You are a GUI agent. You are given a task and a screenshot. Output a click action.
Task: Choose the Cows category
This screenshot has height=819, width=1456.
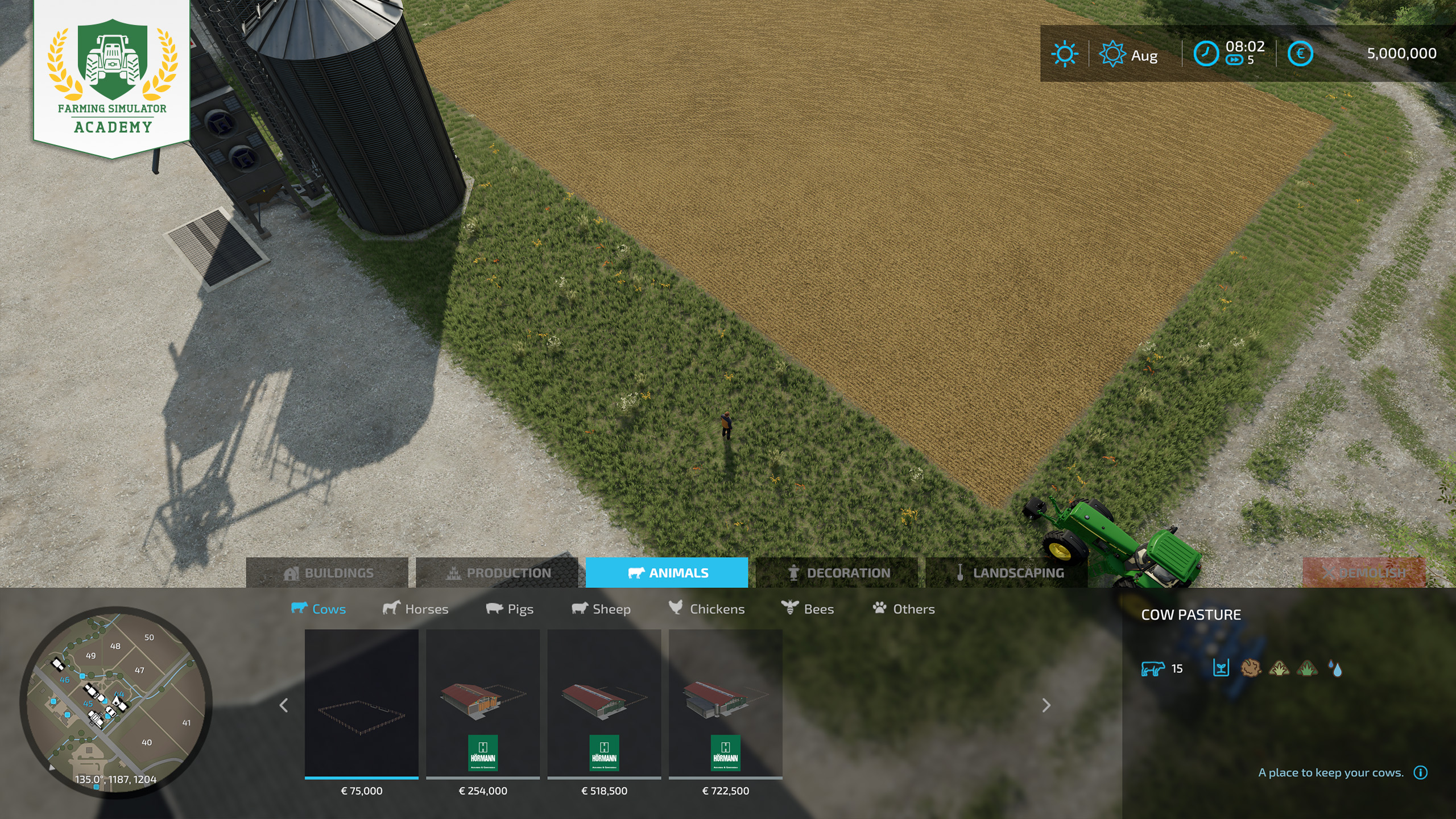(318, 609)
